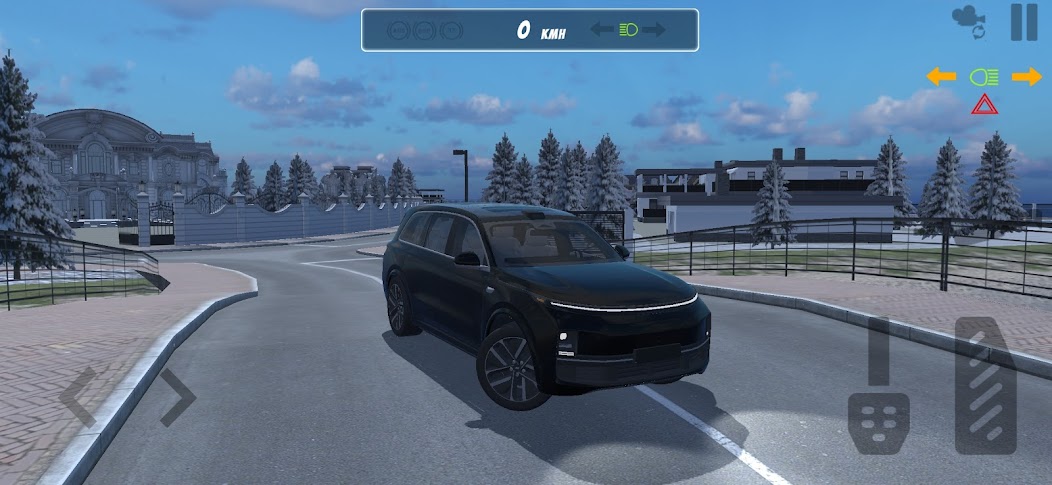Activate the right turn signal arrow
The height and width of the screenshot is (485, 1052).
pyautogui.click(x=1026, y=76)
